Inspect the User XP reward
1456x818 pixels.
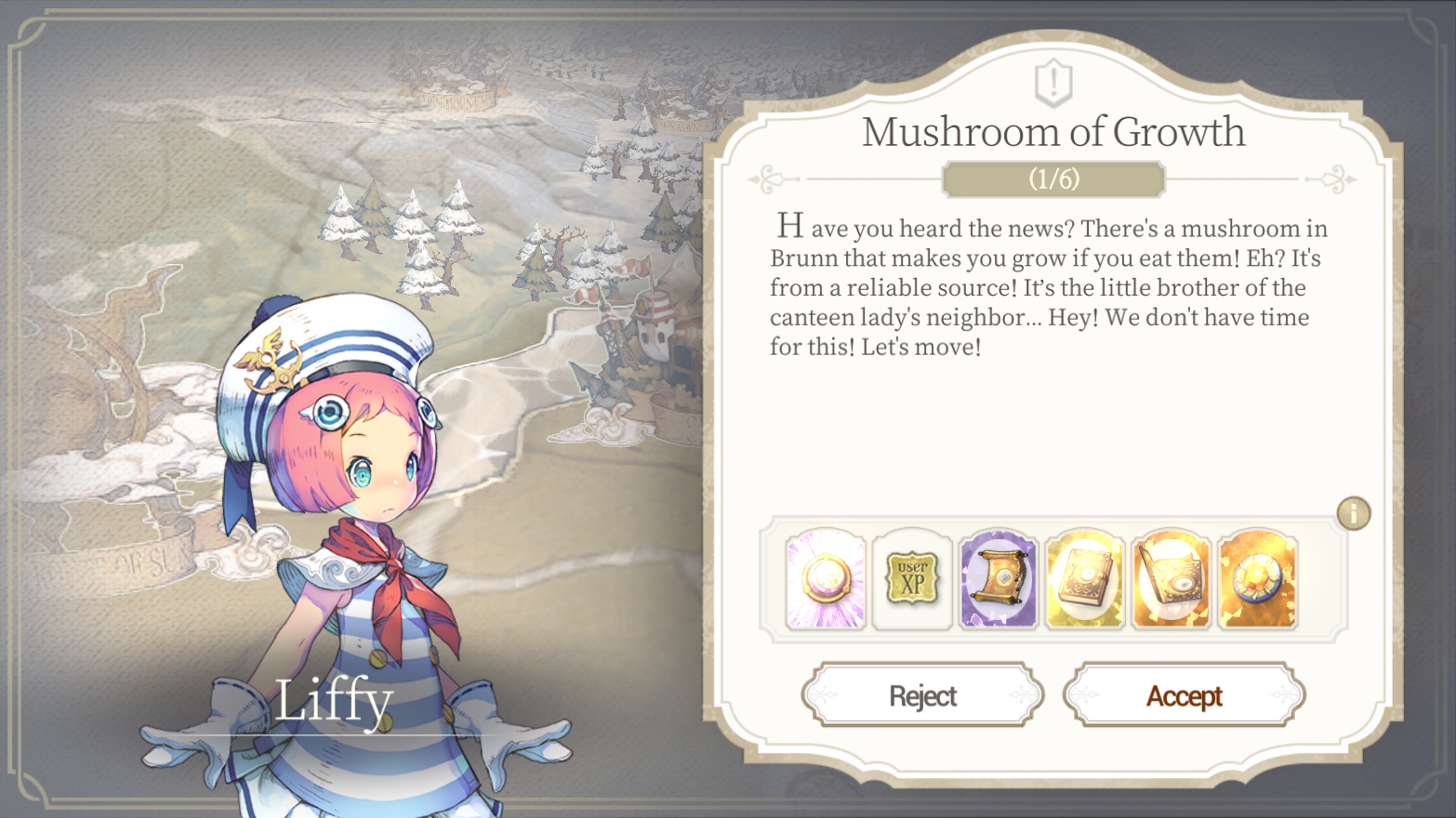click(912, 579)
